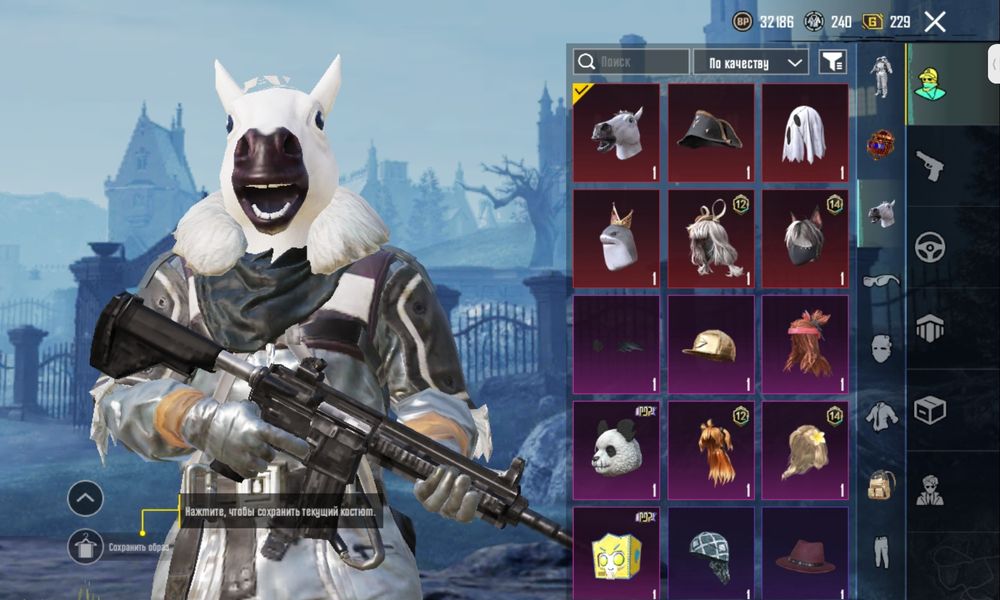
Task: Switch to the jacket clothing tab
Action: pyautogui.click(x=881, y=416)
